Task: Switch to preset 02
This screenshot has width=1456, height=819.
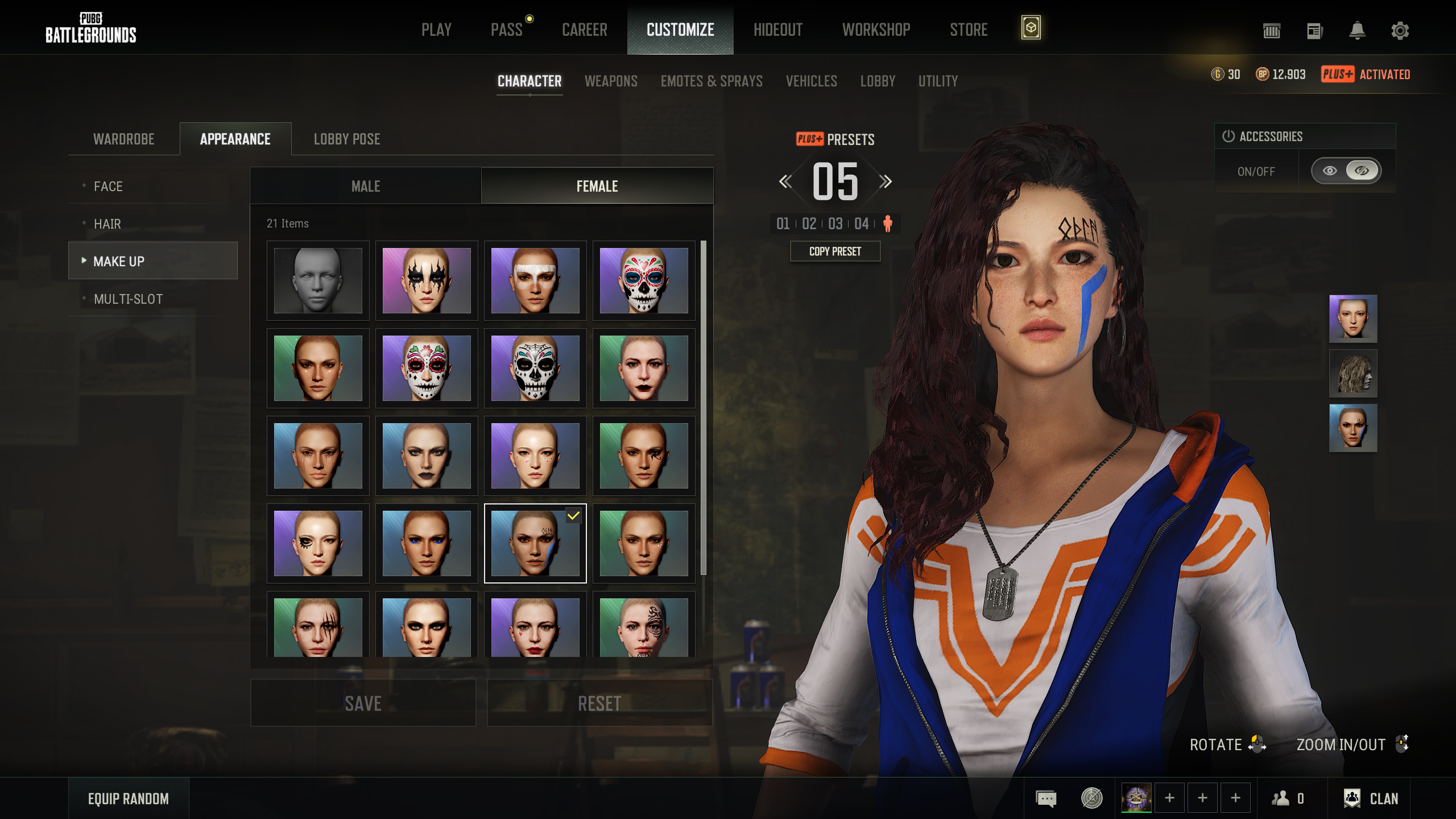Action: pos(809,224)
